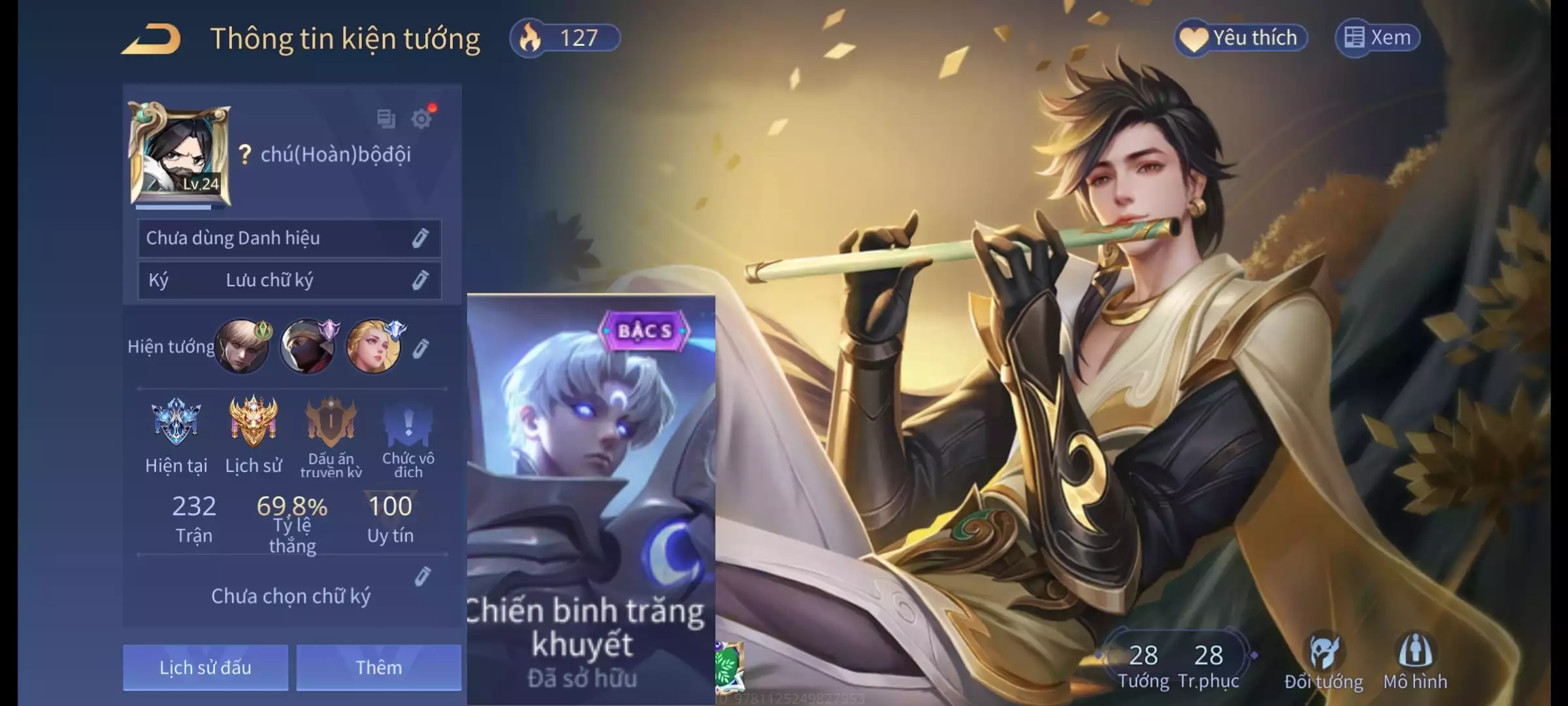Tap the Yêu thích heart button
1568x706 pixels.
(x=1241, y=38)
